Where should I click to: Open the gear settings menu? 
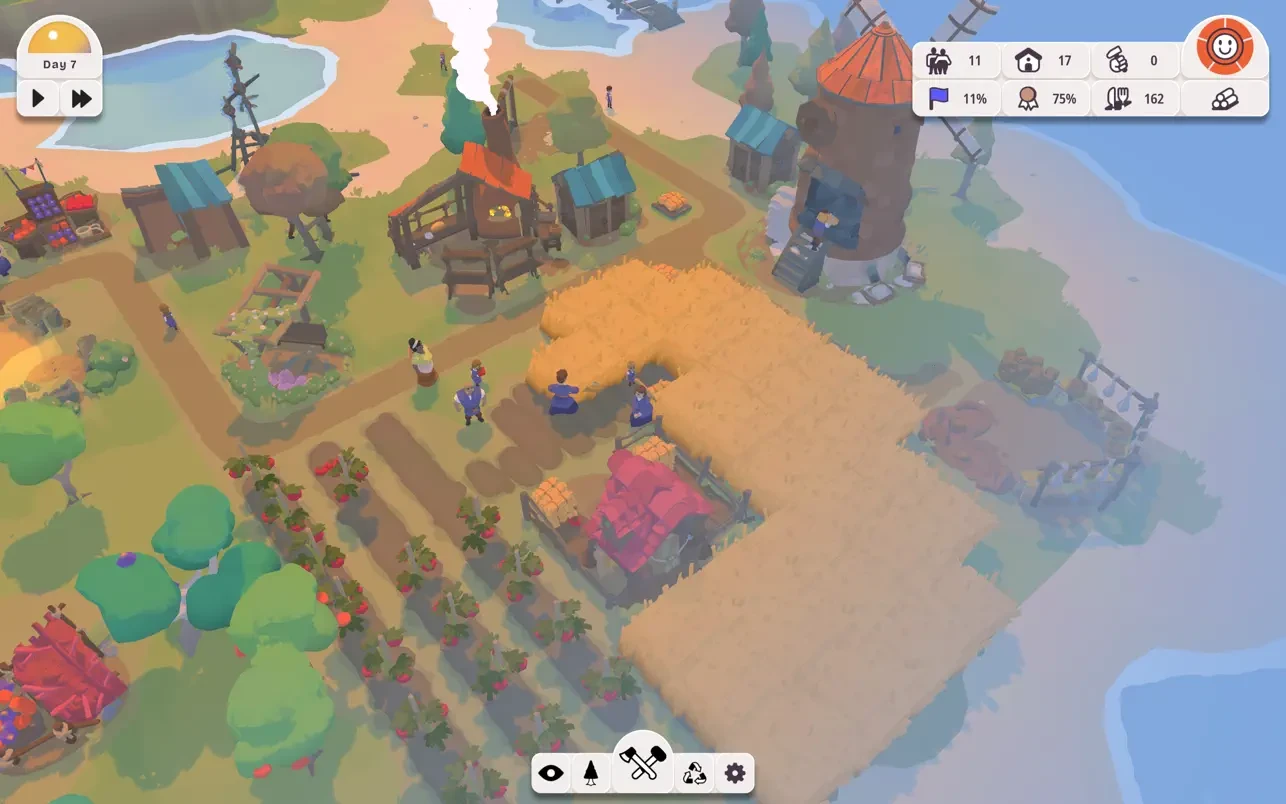735,773
